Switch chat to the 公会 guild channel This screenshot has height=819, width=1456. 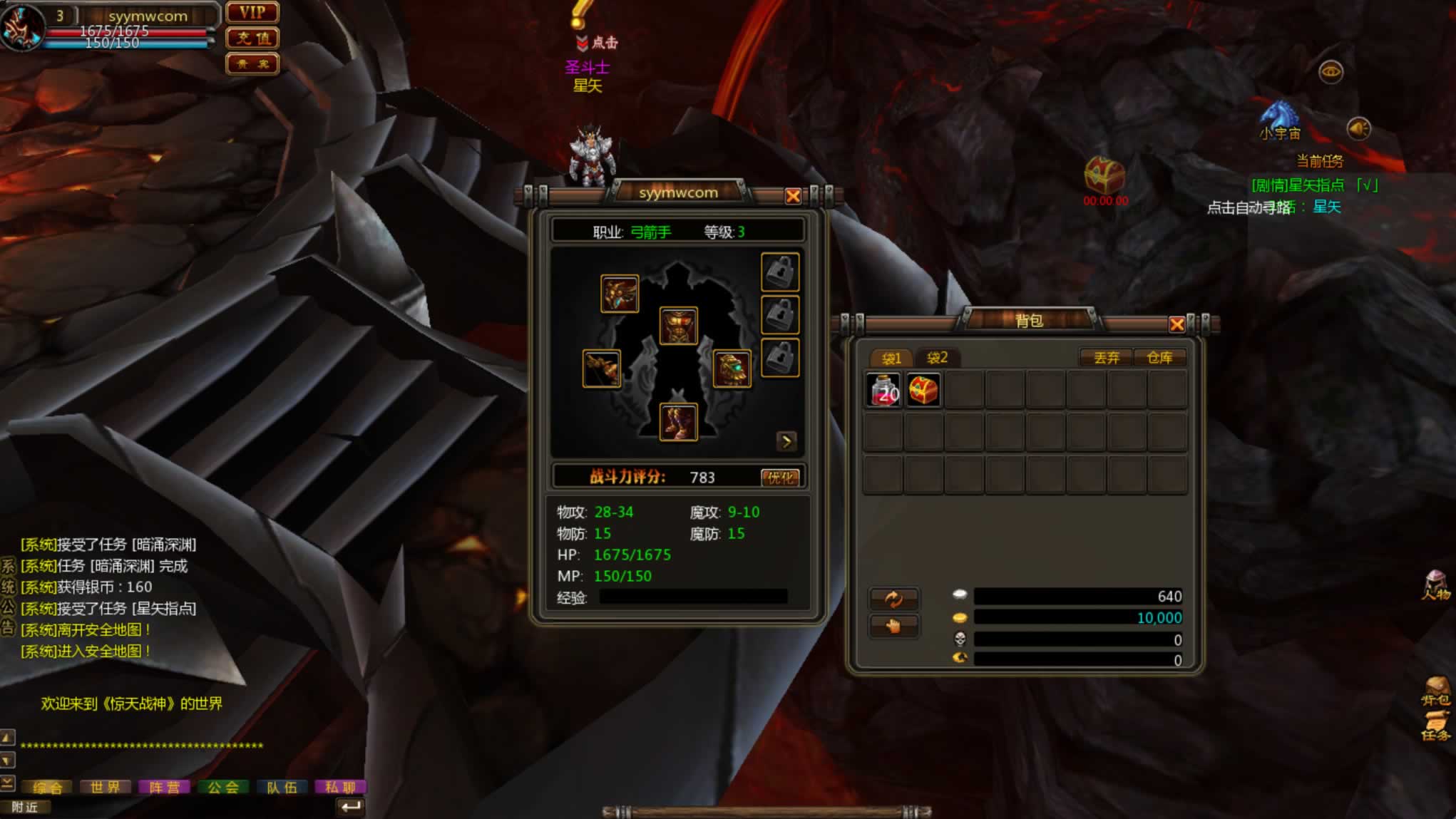(x=223, y=787)
